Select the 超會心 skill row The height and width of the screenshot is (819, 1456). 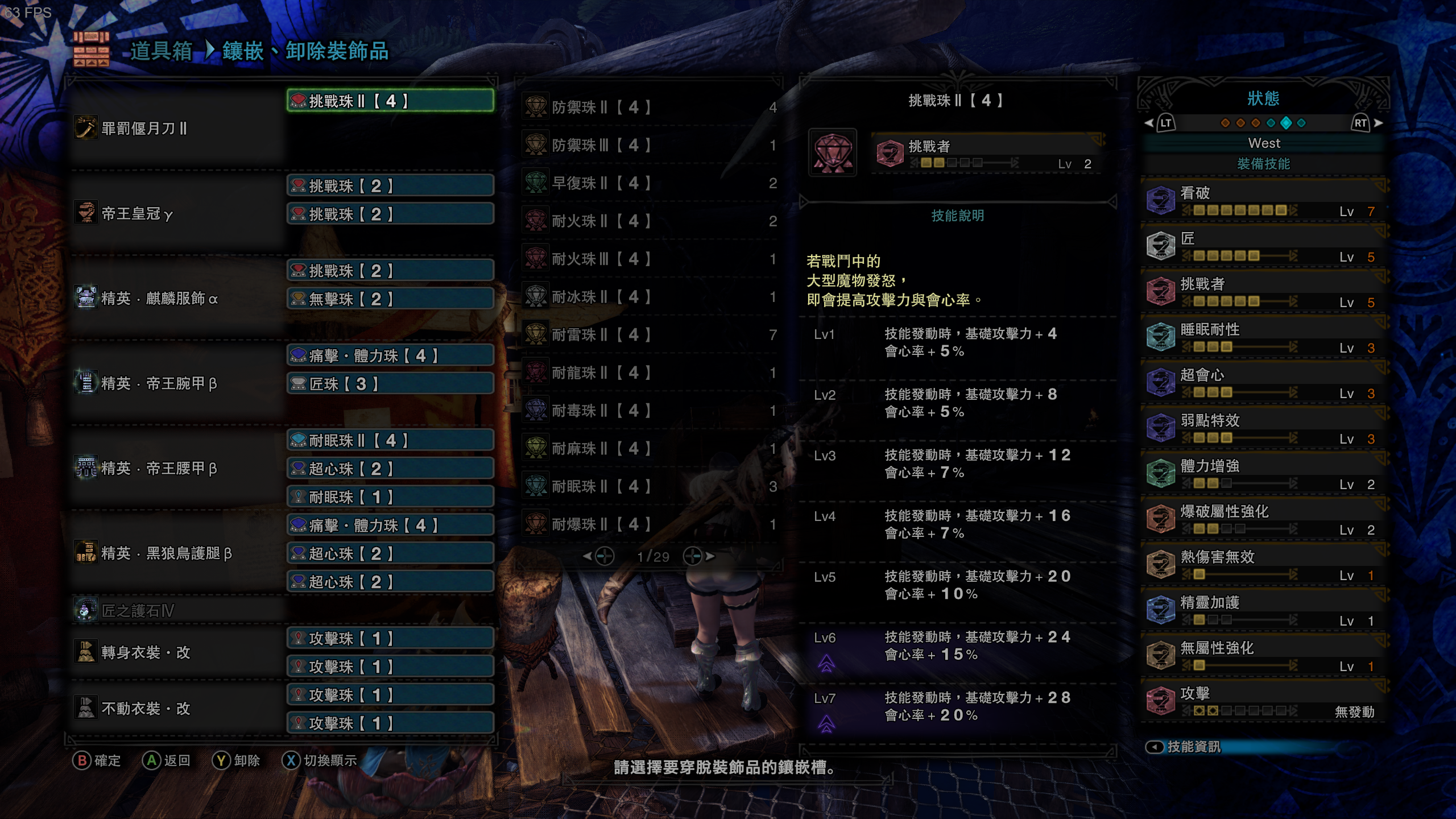pos(1264,383)
